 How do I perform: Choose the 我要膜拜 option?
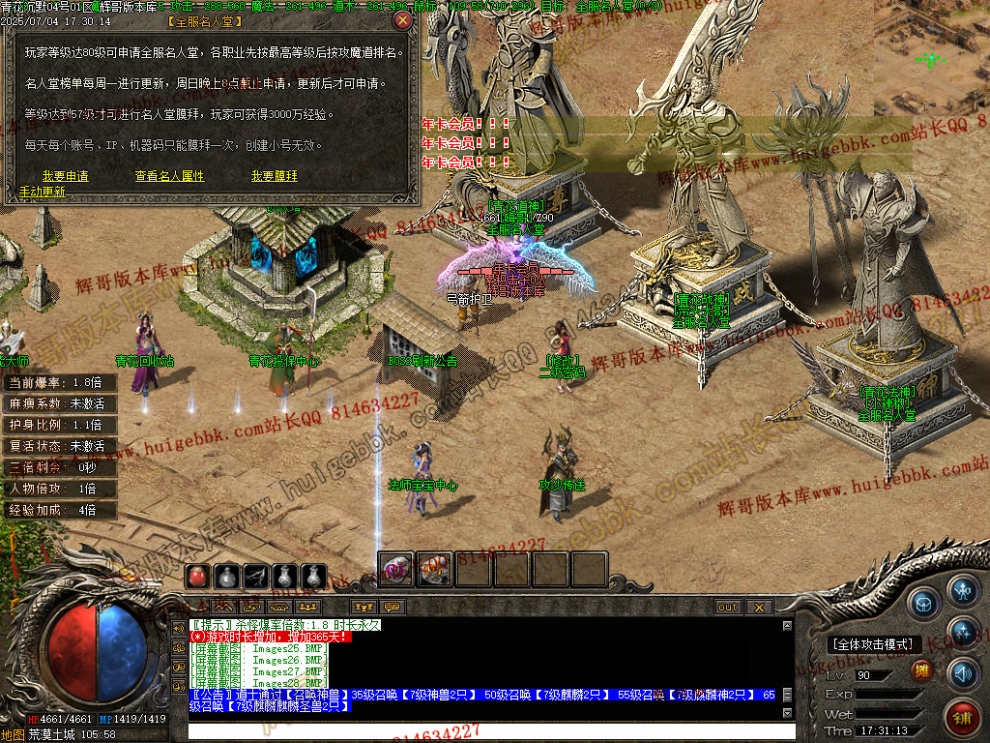(274, 176)
